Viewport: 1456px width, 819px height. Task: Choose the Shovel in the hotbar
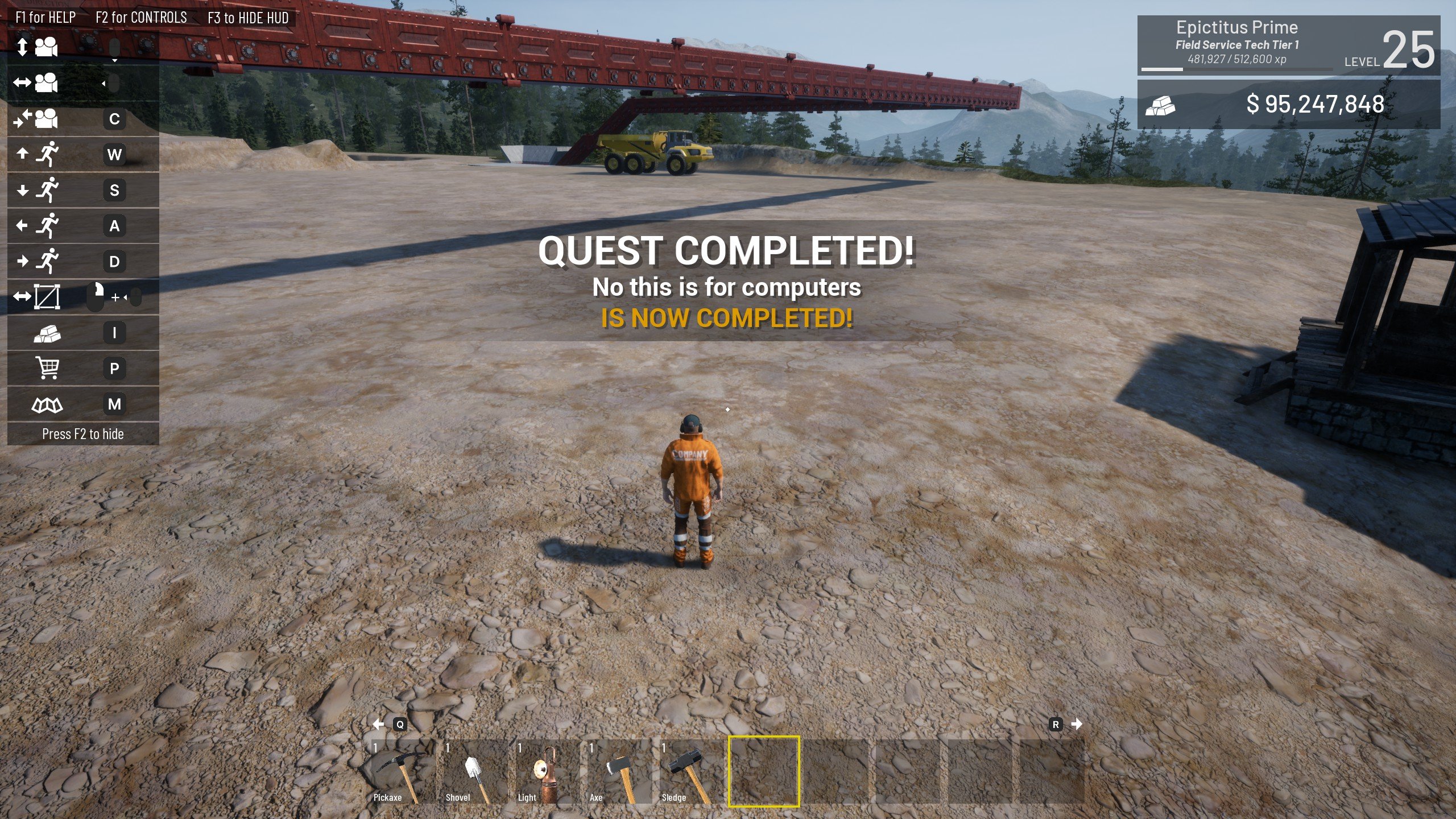pos(472,772)
